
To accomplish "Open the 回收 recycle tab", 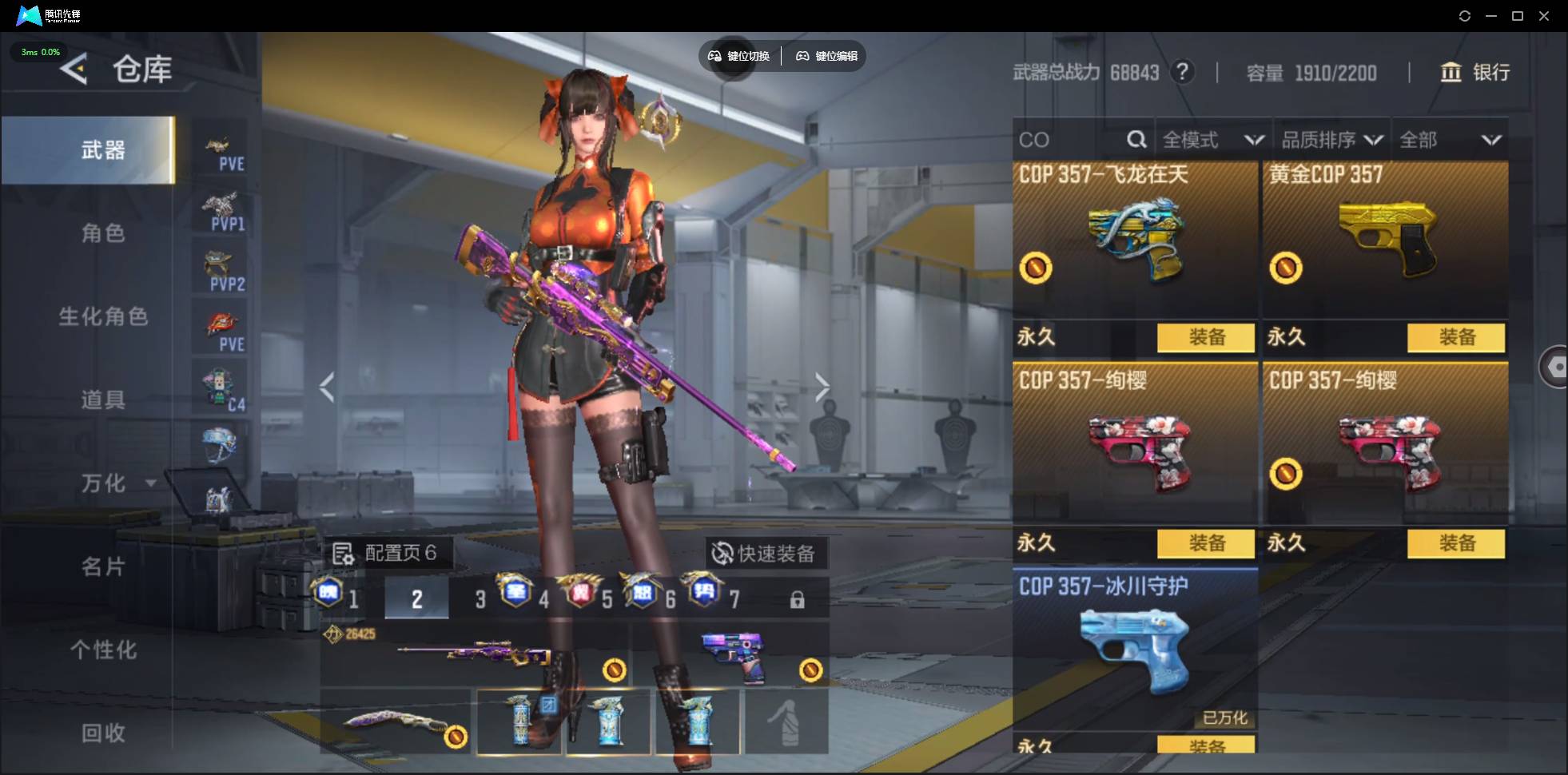I will point(103,733).
